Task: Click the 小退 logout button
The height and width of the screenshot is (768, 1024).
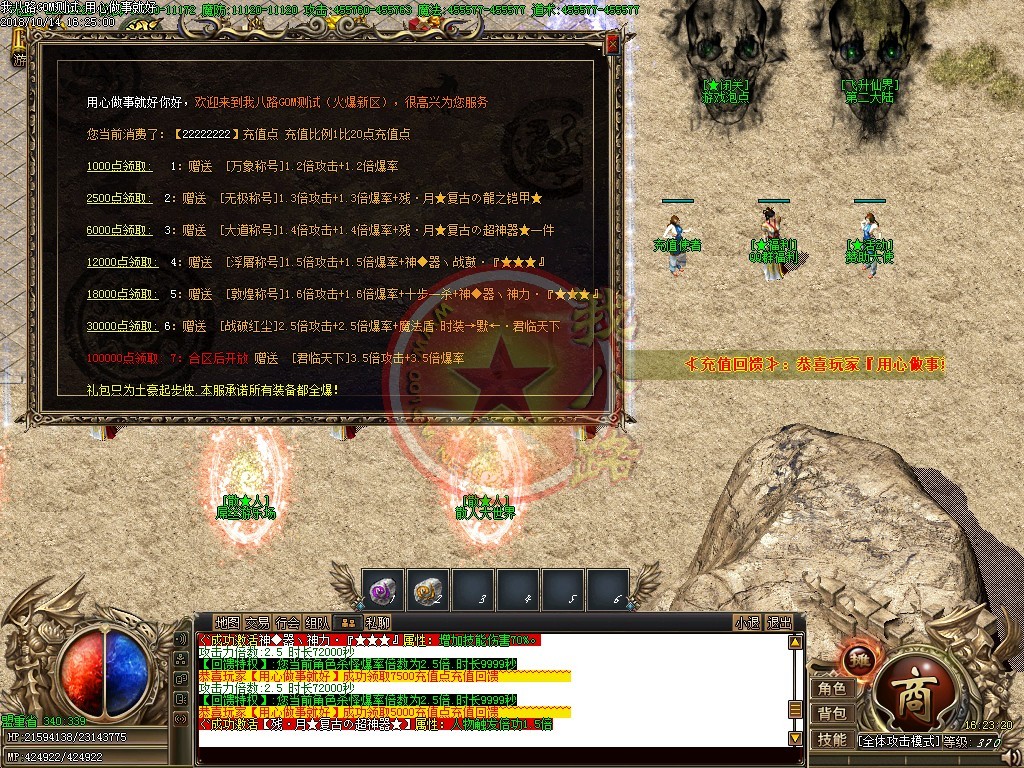Action: pos(747,622)
